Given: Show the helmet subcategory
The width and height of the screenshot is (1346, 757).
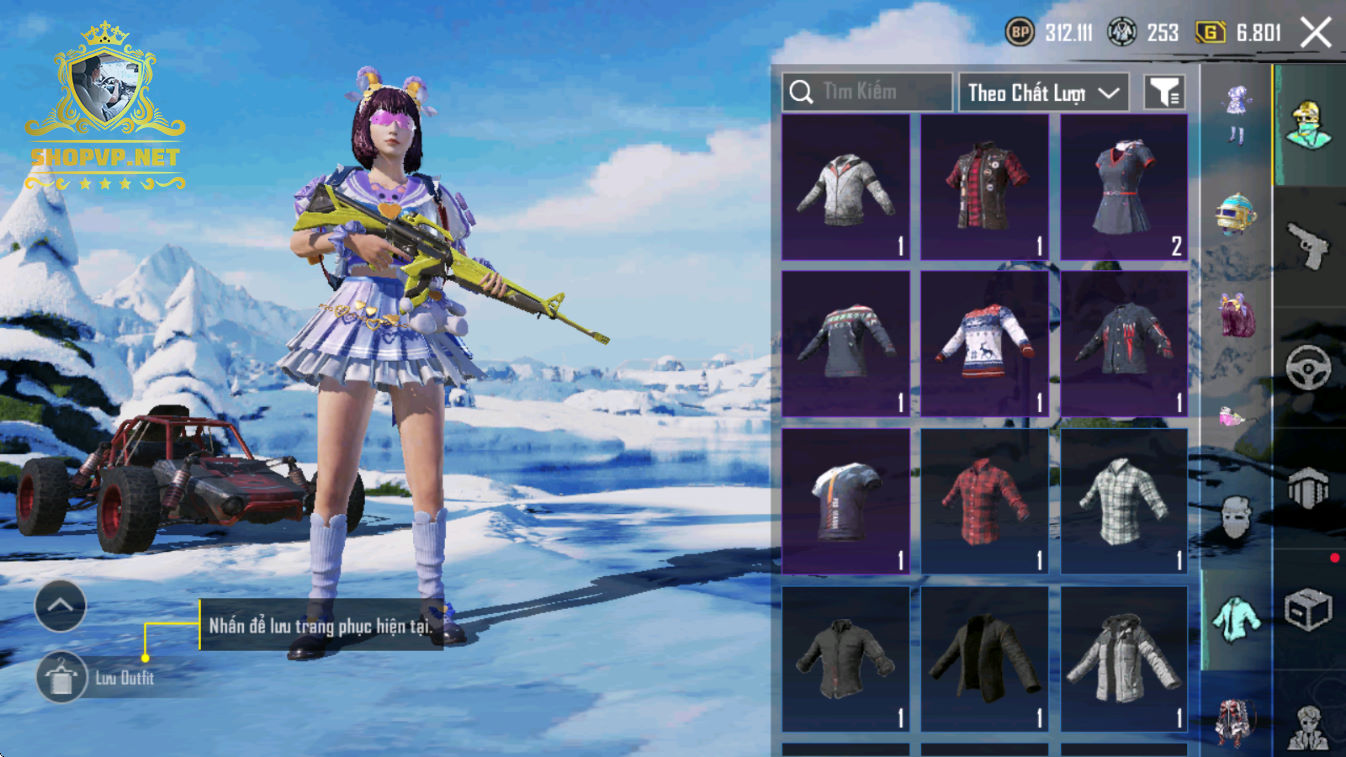Looking at the screenshot, I should tap(1236, 212).
